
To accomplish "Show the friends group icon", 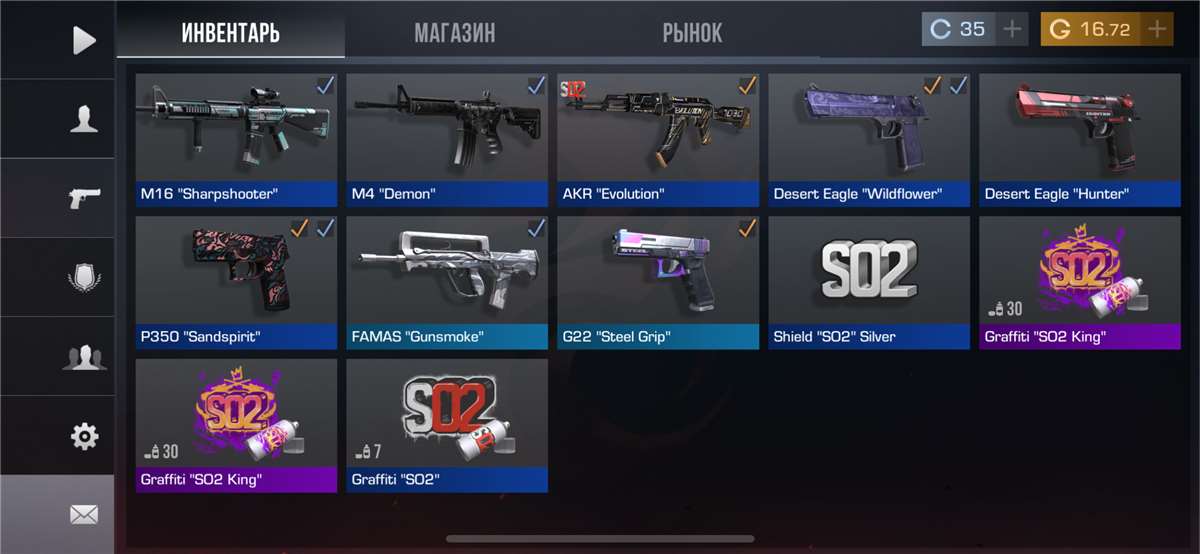I will [84, 356].
